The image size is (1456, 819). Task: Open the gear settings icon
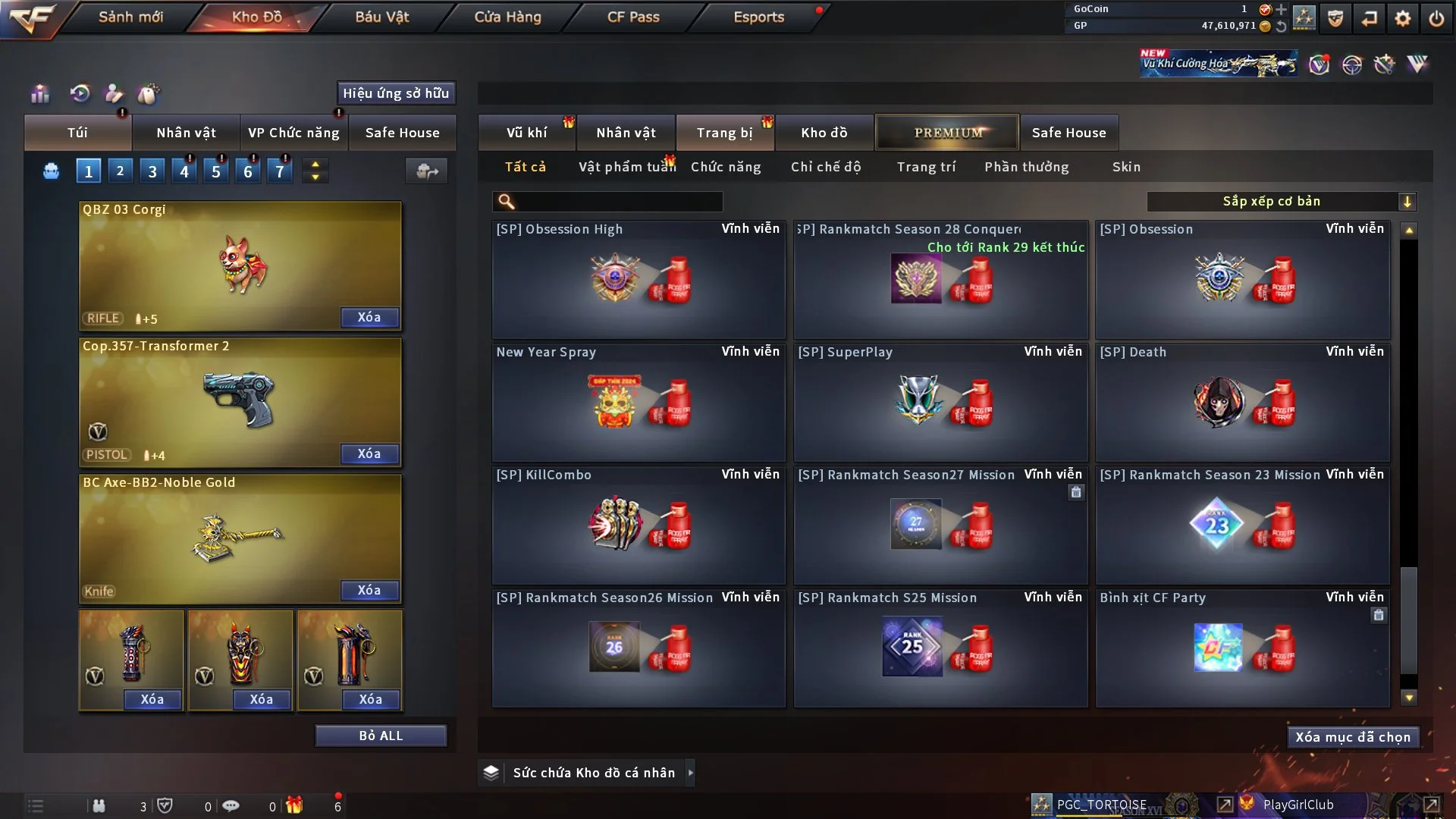(1403, 18)
